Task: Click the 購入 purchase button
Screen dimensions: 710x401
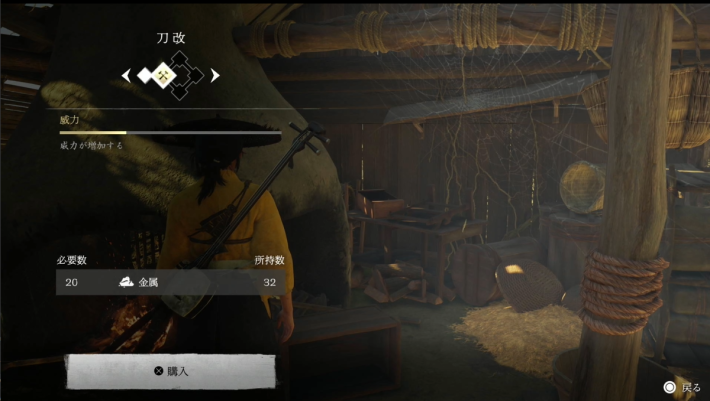Action: (x=170, y=371)
